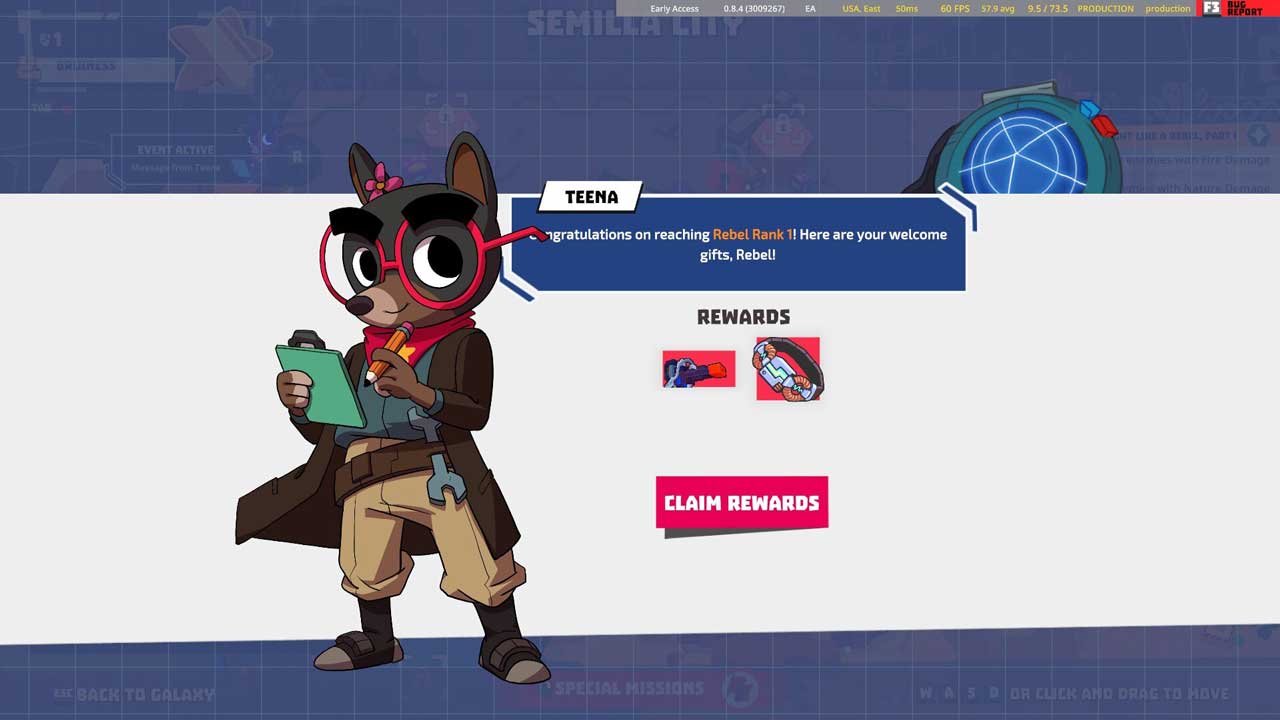This screenshot has width=1280, height=720.
Task: Claim the Rebel Rank rewards
Action: coord(741,503)
